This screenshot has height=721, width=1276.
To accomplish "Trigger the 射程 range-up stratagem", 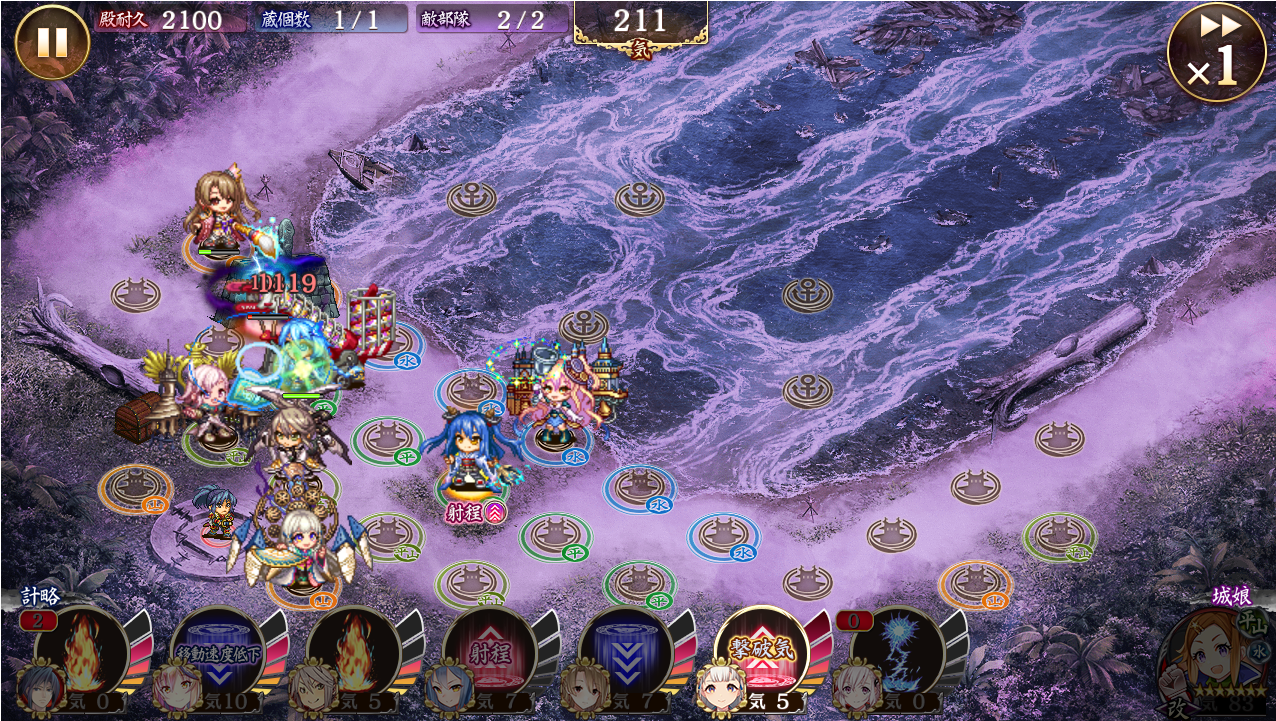I will (489, 650).
